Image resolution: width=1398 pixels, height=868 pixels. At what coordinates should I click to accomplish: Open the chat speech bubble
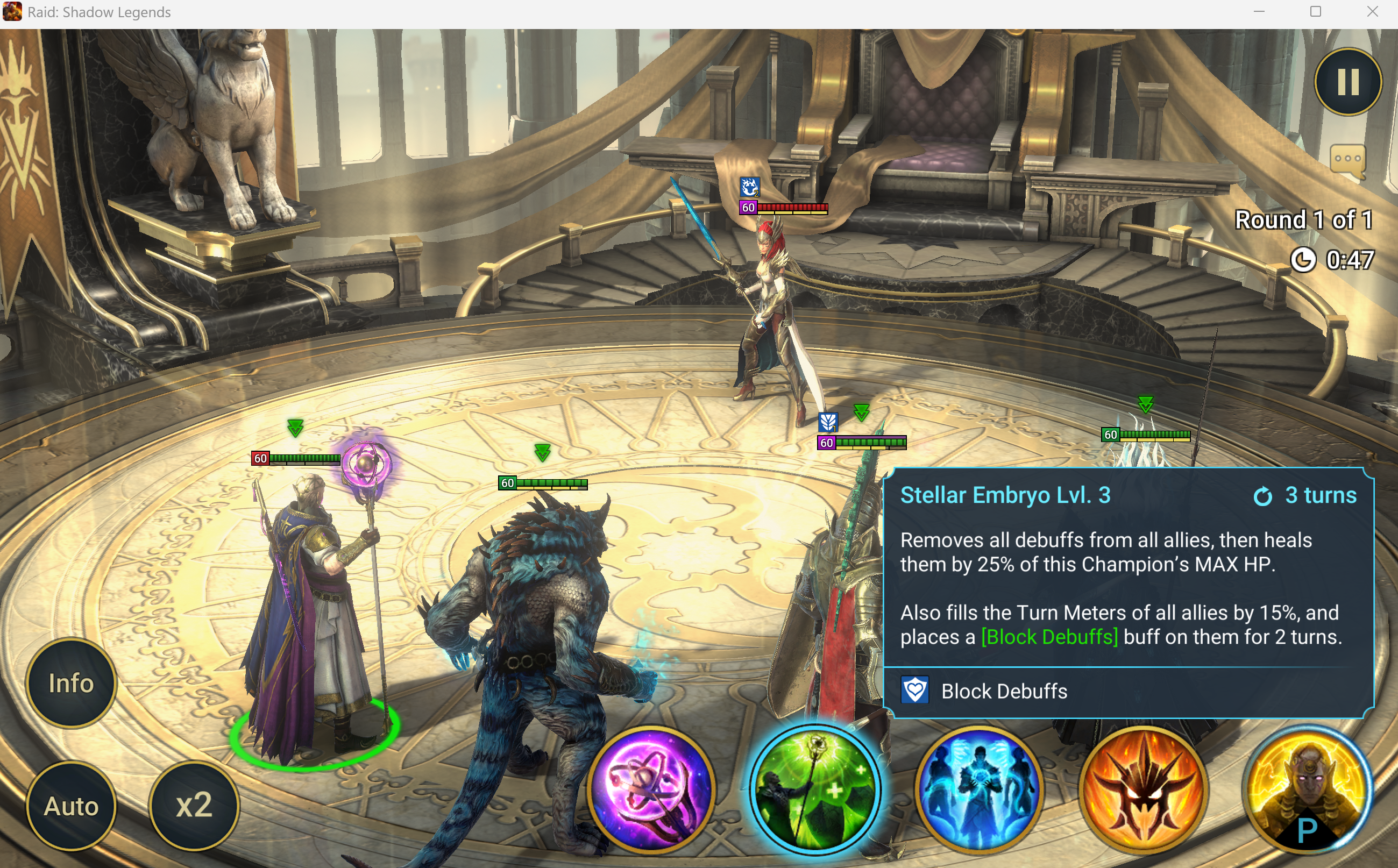pos(1347,160)
